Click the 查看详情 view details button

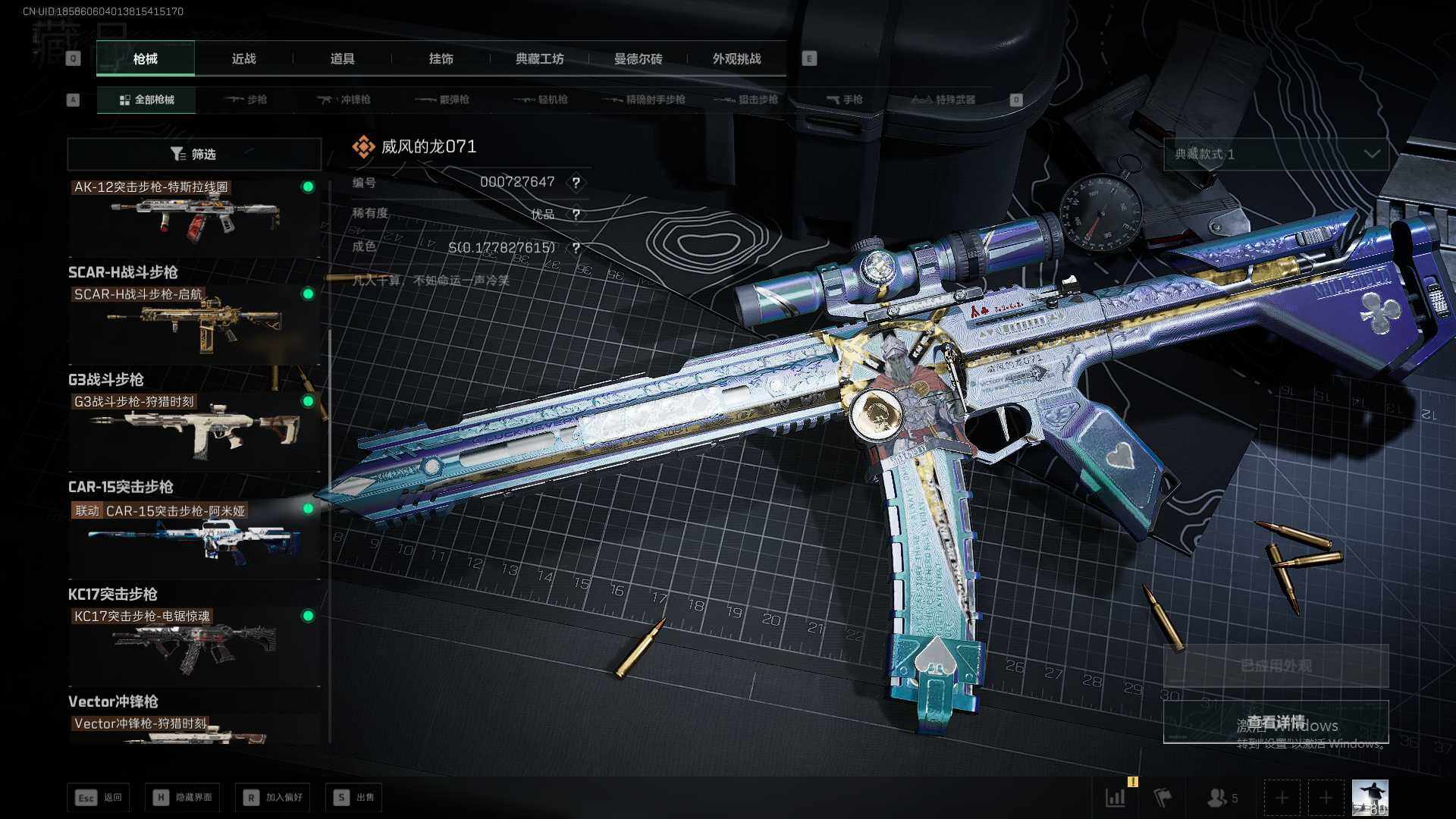tap(1276, 721)
